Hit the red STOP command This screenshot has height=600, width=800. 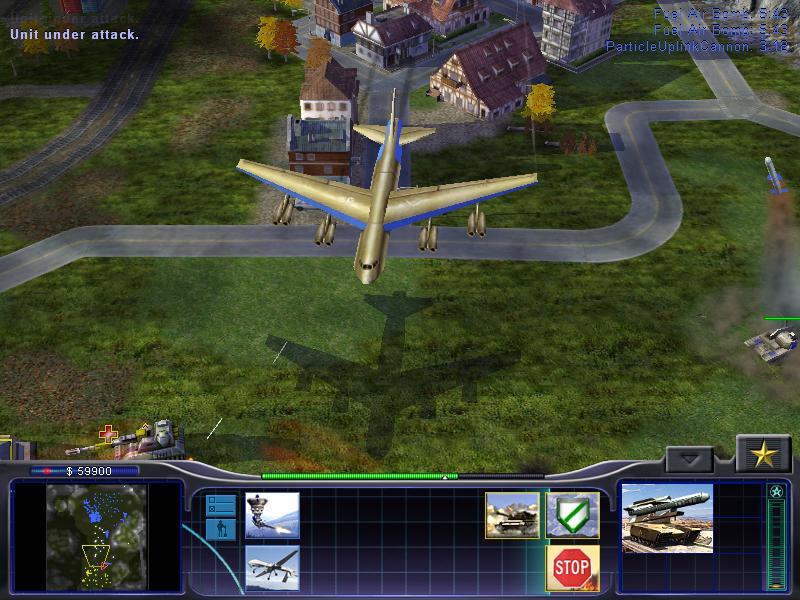[x=573, y=567]
